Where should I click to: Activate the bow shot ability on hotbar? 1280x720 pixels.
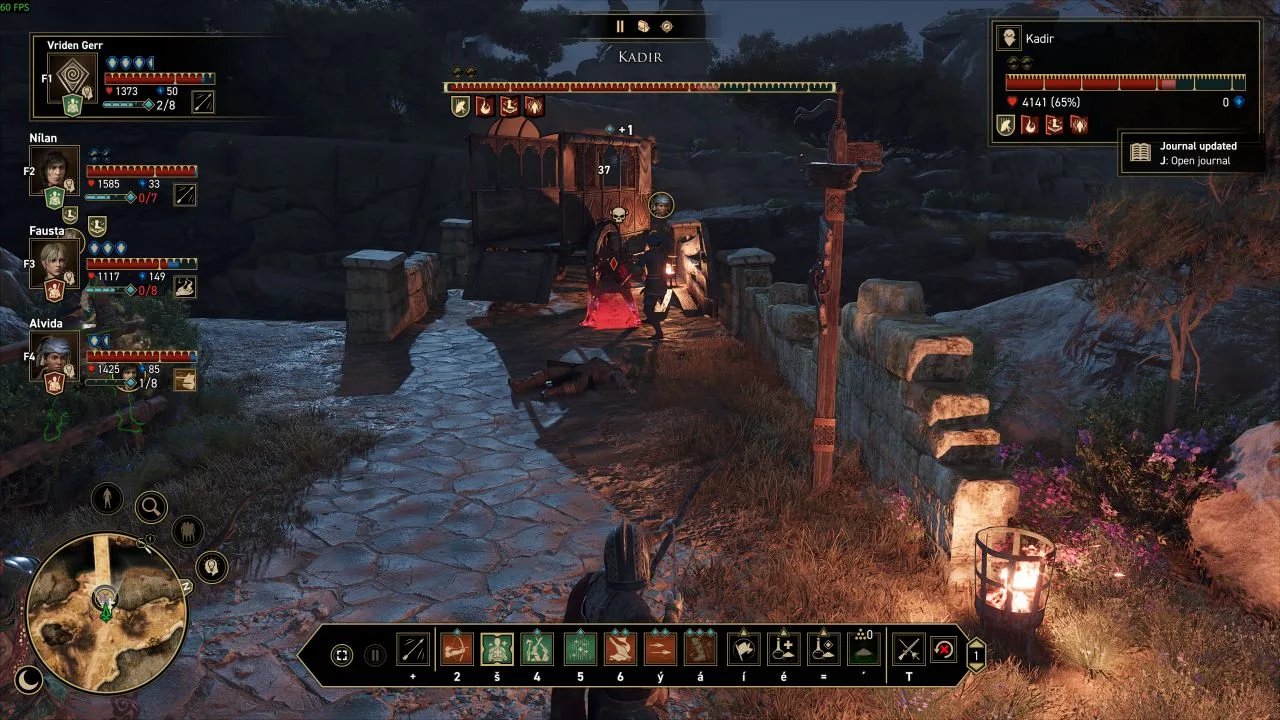pos(456,650)
